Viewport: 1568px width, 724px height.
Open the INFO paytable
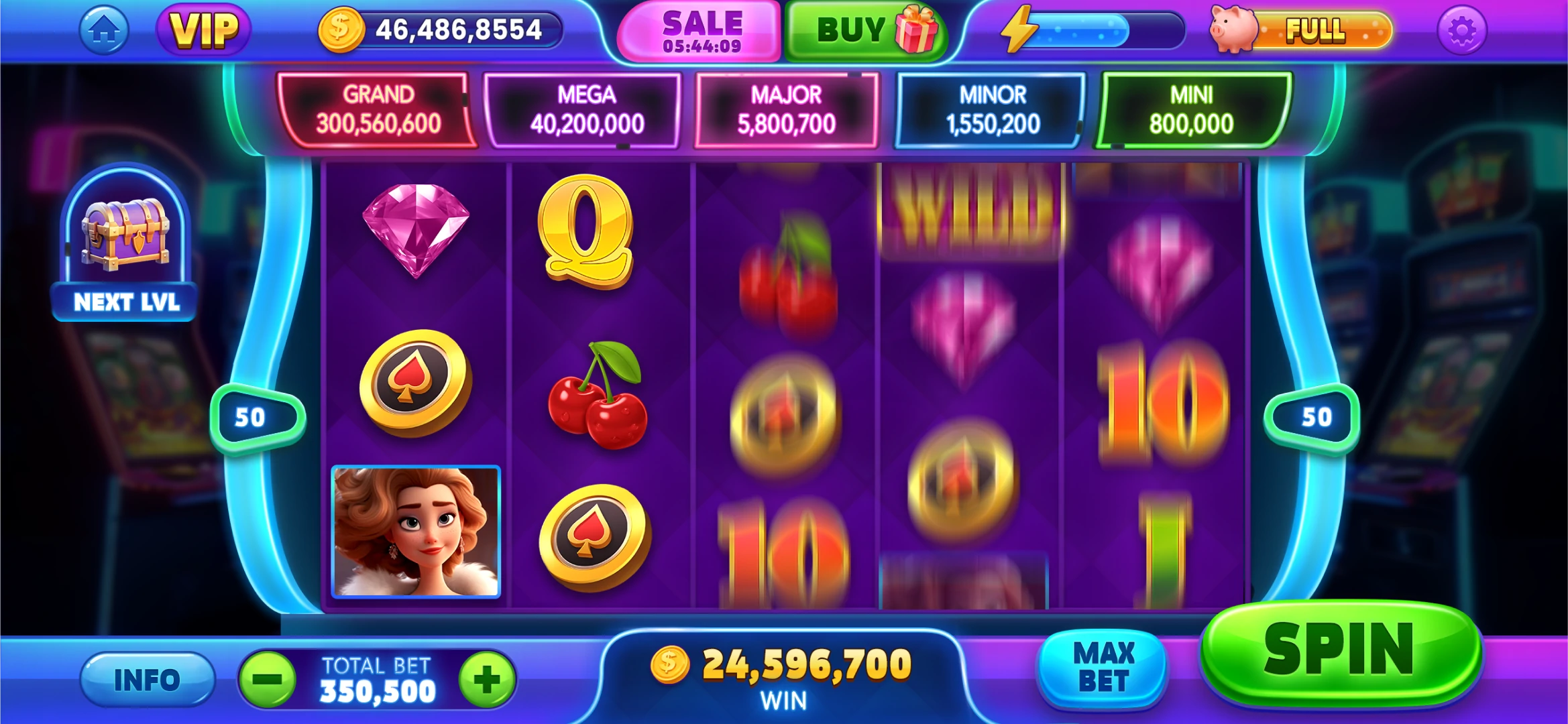(x=147, y=680)
